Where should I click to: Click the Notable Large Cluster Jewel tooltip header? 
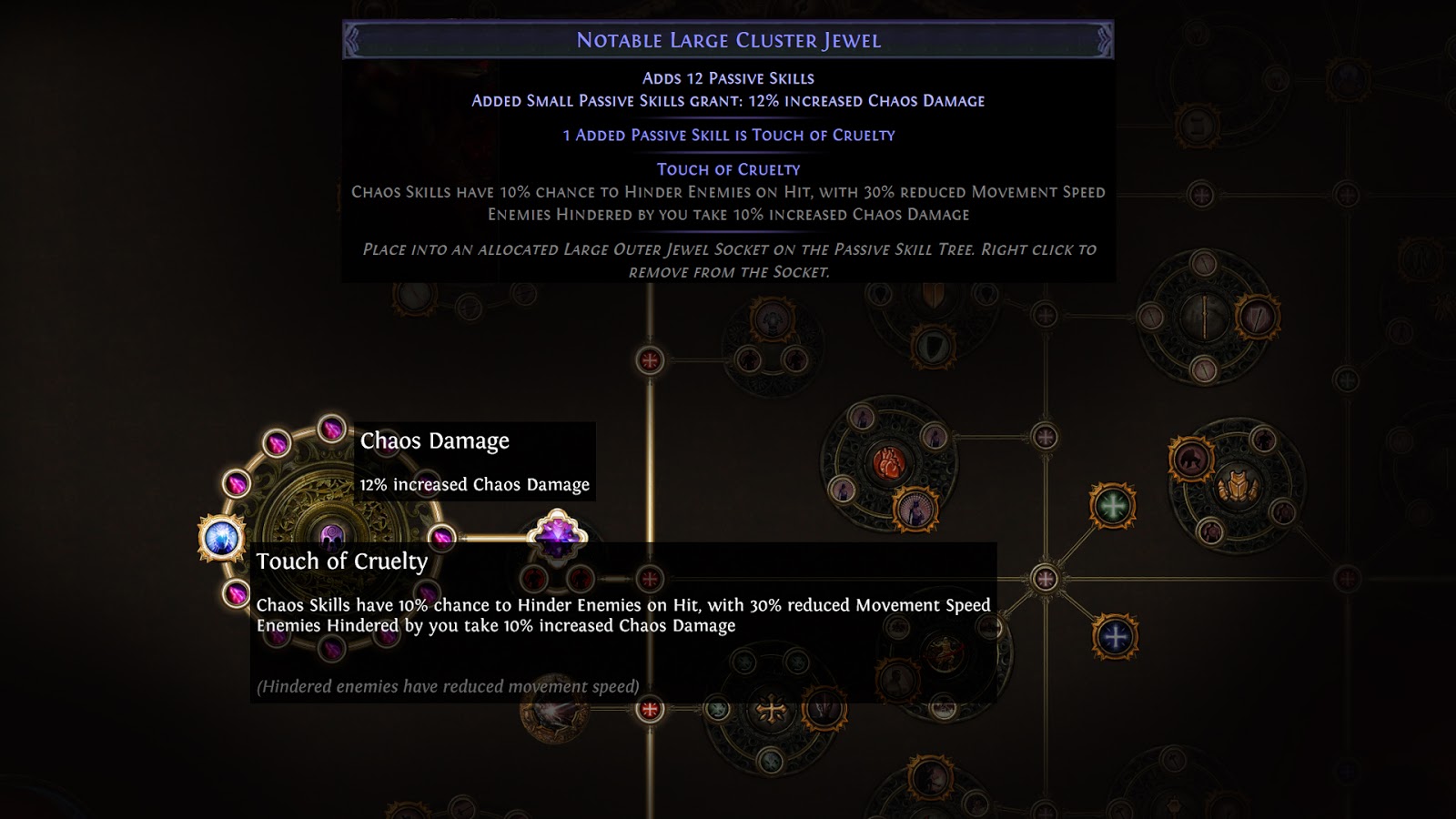728,38
